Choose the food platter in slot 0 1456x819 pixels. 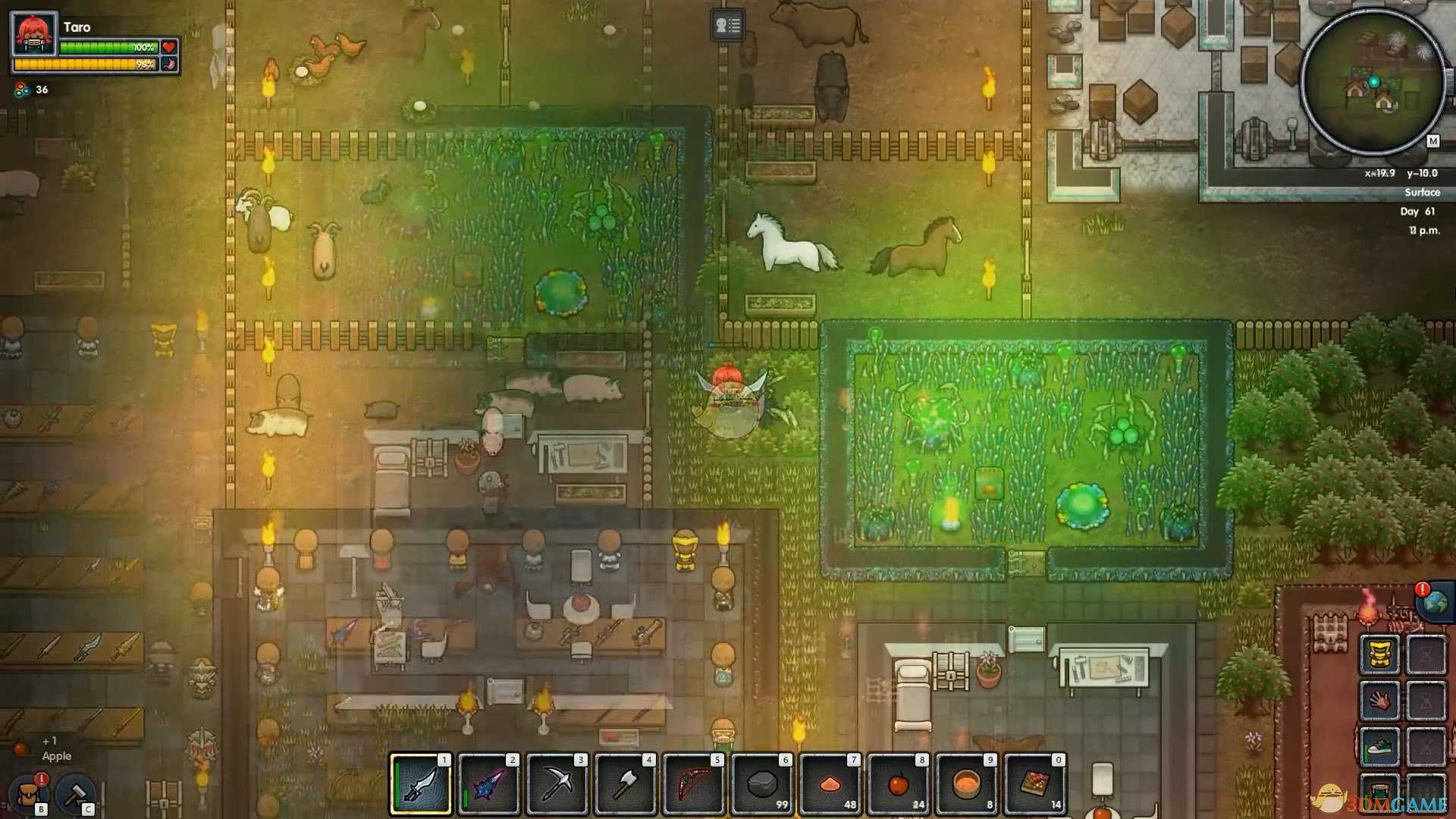coord(1034,784)
